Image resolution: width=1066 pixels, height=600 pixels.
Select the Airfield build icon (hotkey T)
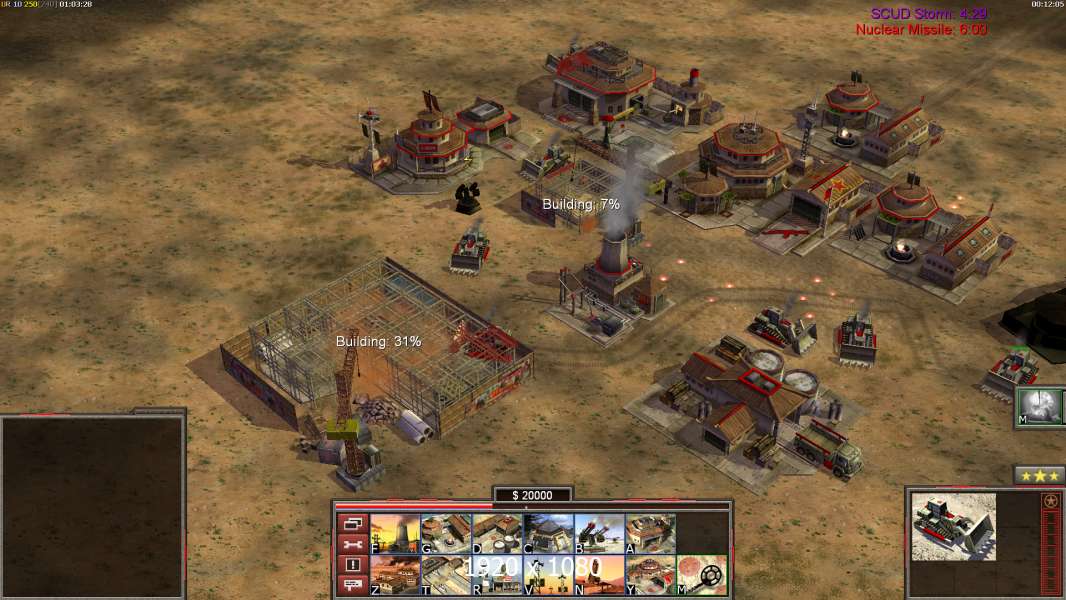(x=446, y=575)
